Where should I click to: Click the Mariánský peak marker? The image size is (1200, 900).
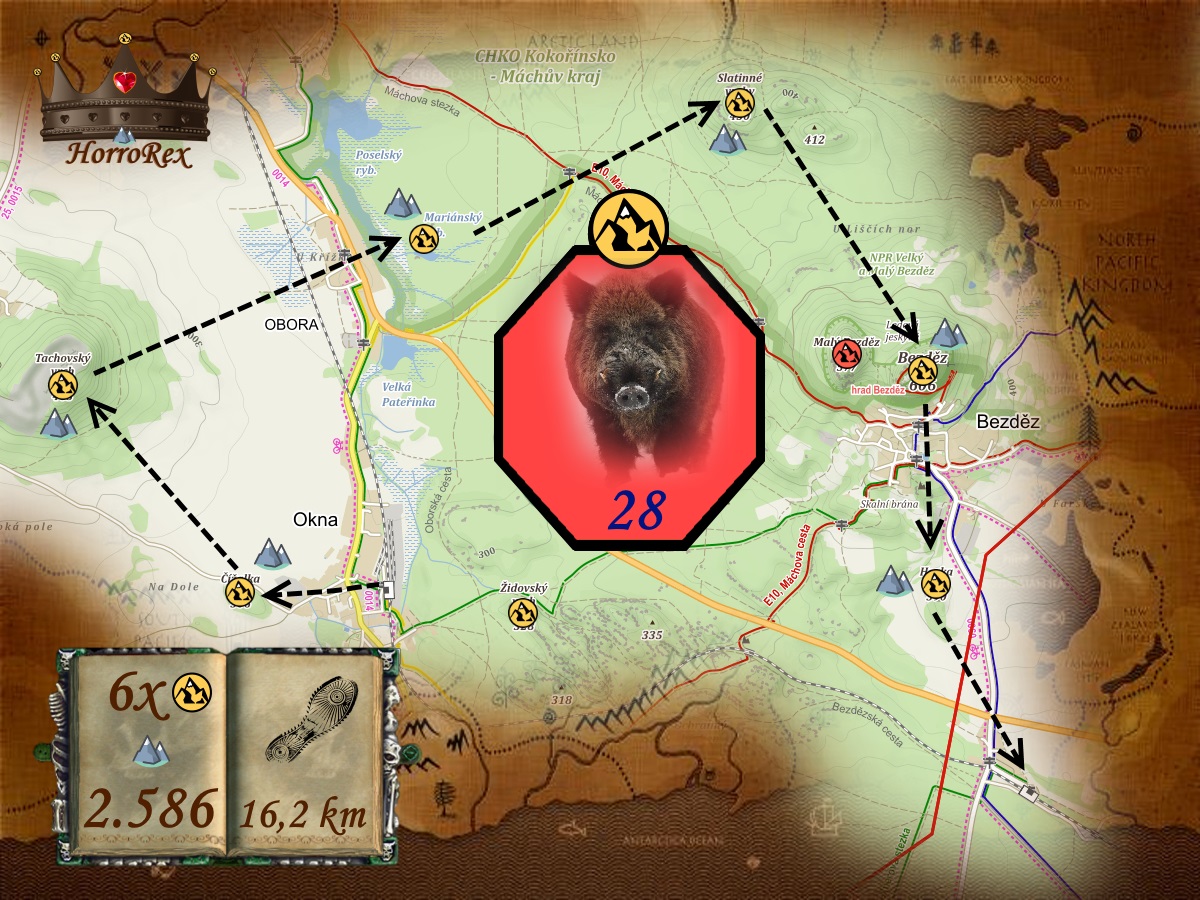coord(423,239)
